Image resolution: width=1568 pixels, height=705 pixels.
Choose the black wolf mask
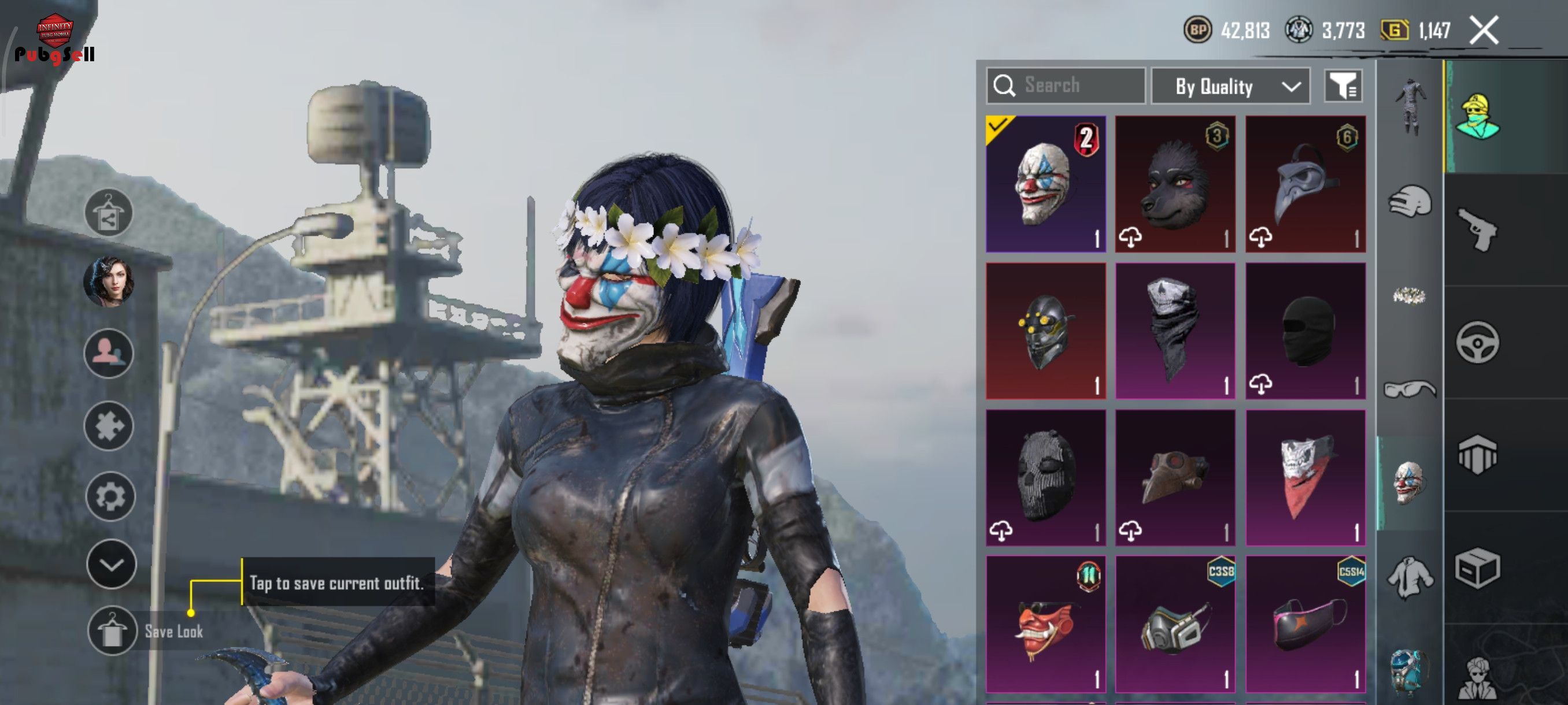tap(1175, 184)
